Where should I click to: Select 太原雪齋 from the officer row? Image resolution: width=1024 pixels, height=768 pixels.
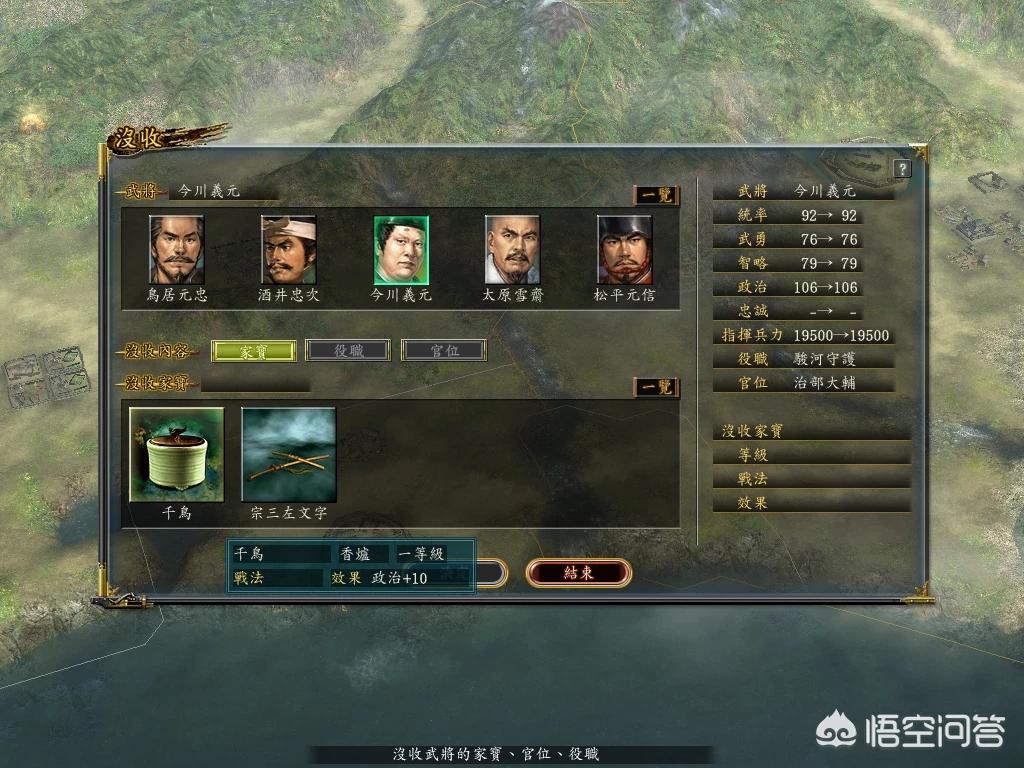[513, 250]
